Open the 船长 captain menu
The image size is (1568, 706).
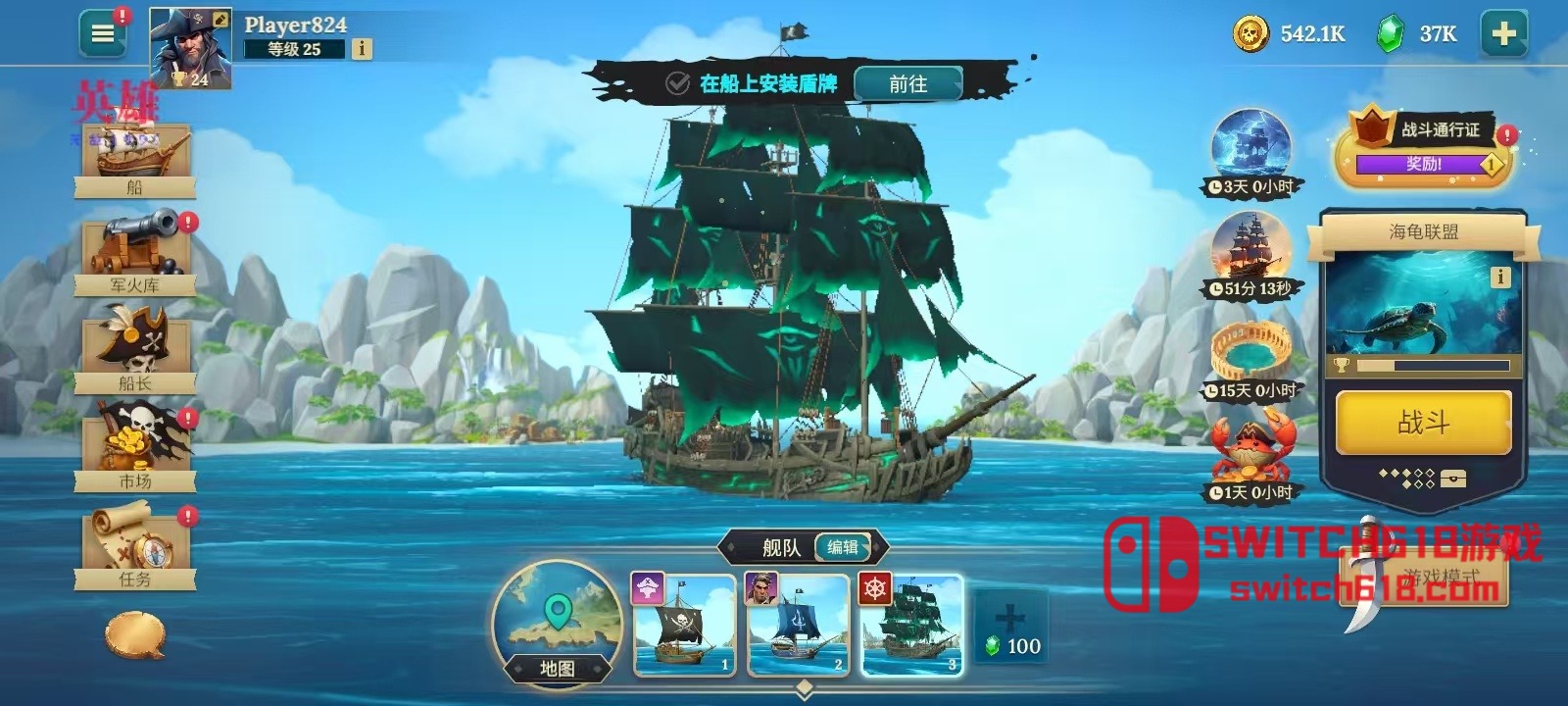click(x=135, y=348)
